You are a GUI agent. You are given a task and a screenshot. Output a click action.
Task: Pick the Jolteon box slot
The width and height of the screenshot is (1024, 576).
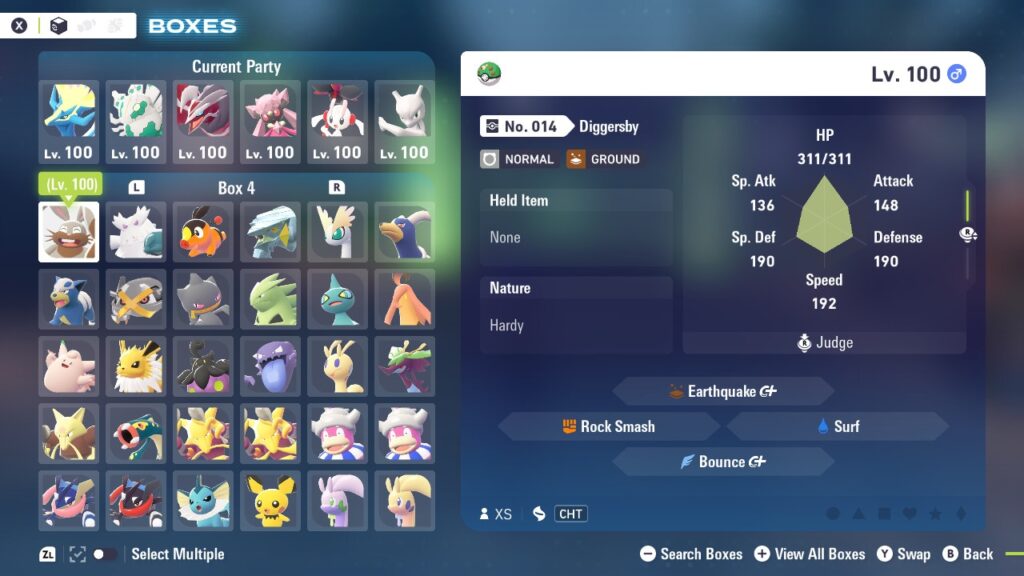[136, 366]
